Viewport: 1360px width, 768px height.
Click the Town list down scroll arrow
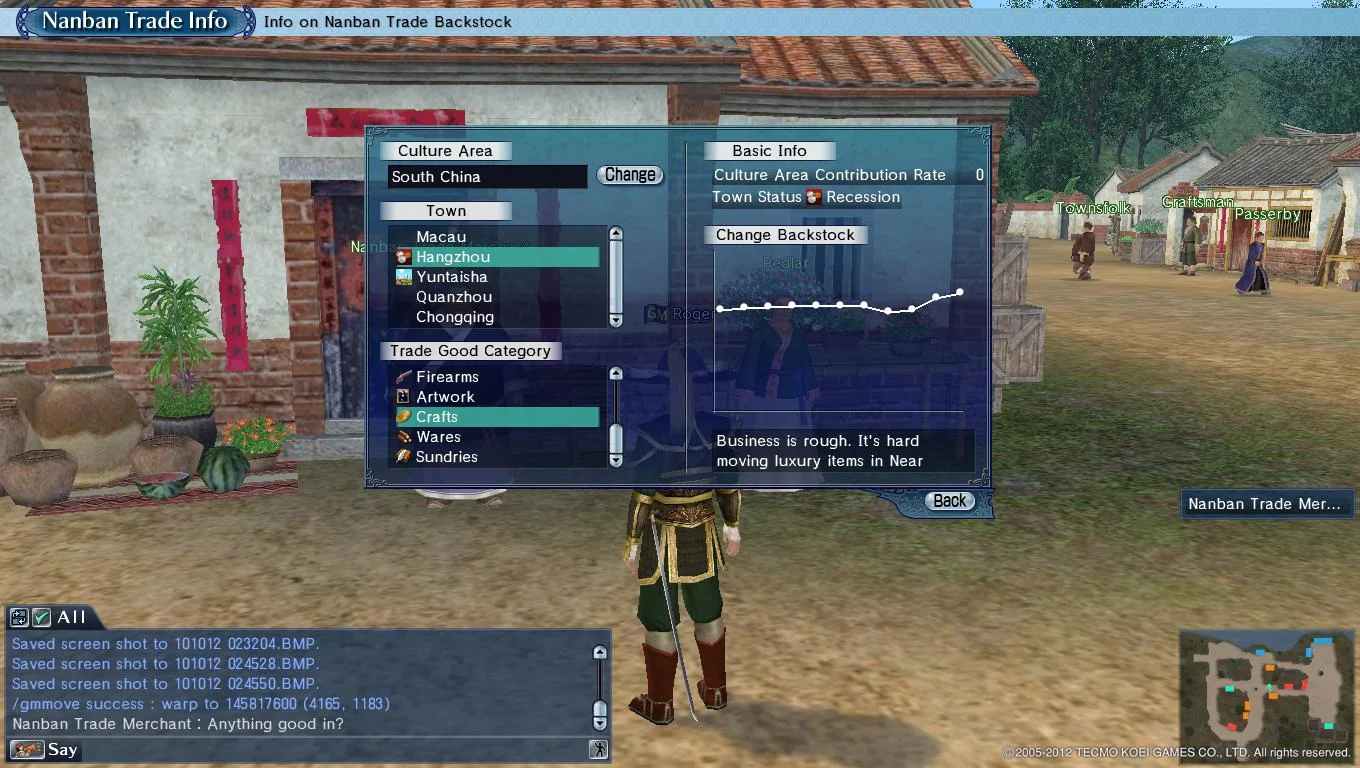615,321
